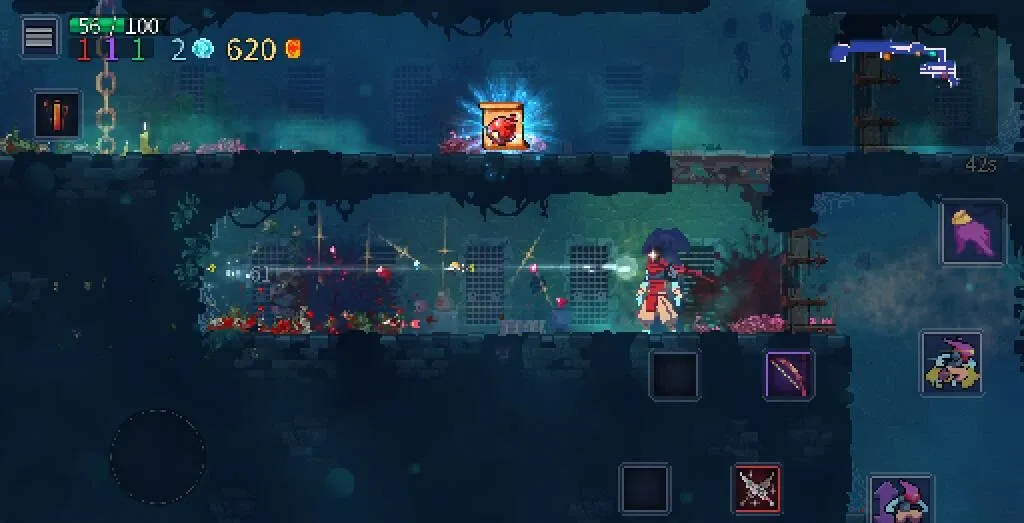This screenshot has height=523, width=1024.
Task: Fire the bow weapon slot
Action: coord(789,375)
